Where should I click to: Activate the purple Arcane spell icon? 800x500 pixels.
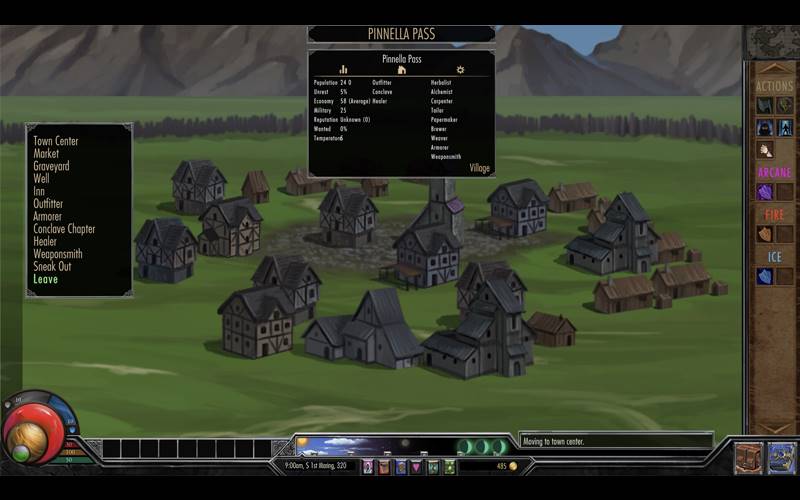(x=765, y=192)
